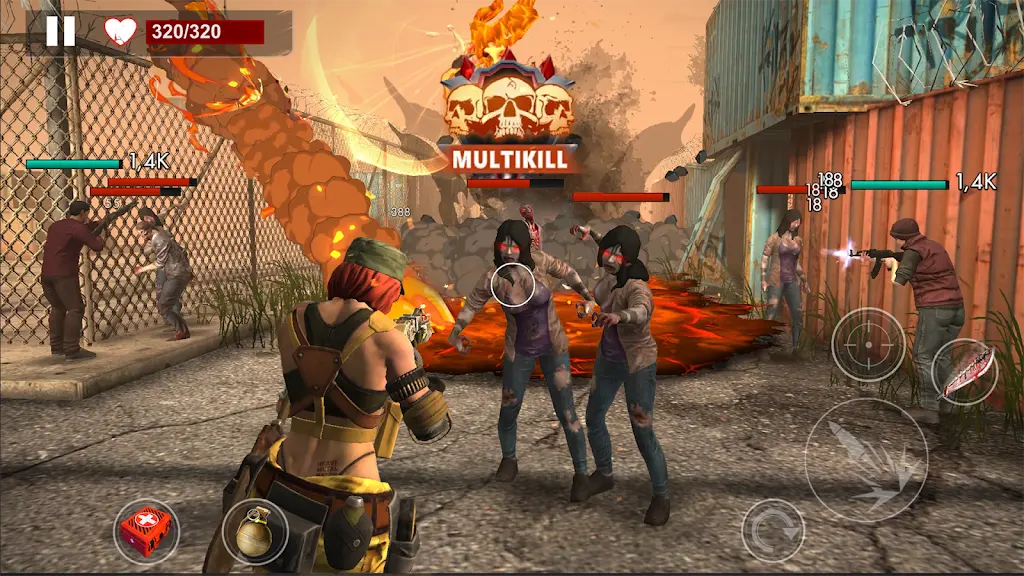Tap the reload weapon button
The image size is (1024, 576).
[773, 530]
